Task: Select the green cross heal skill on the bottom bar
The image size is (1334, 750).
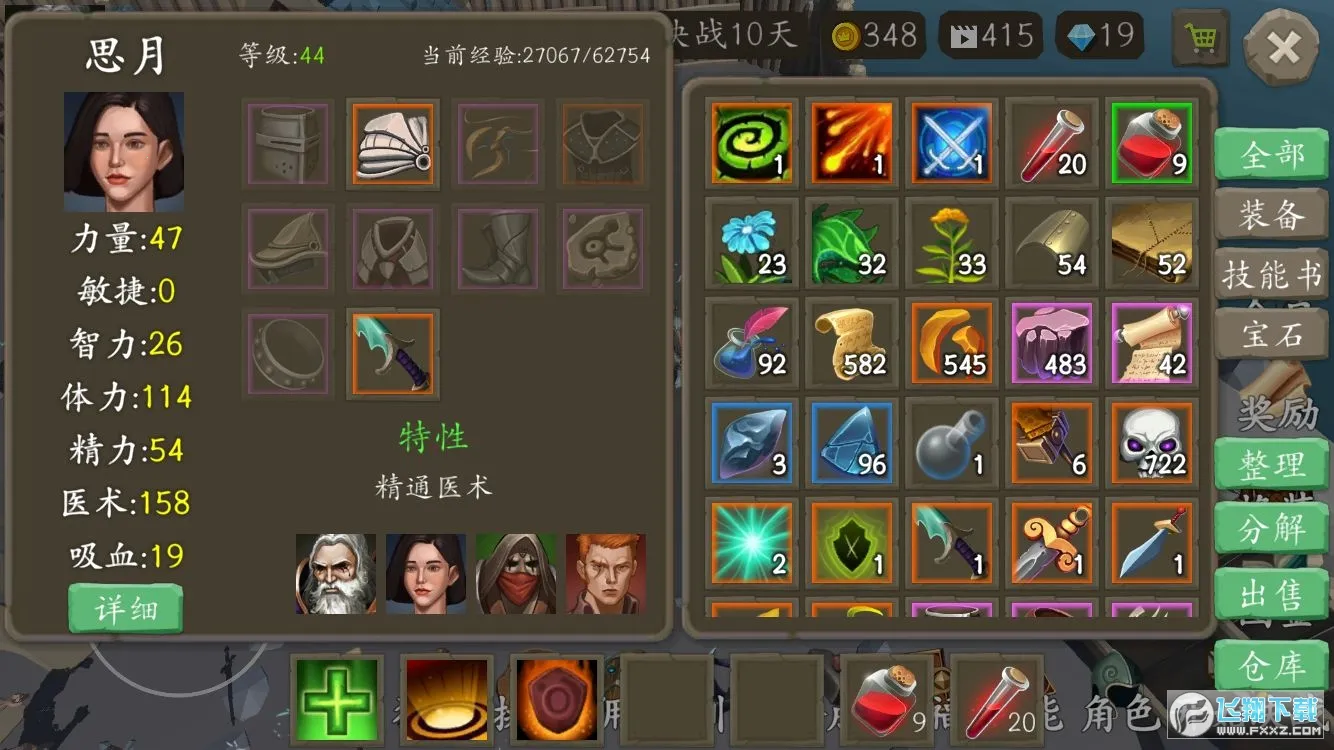Action: [336, 697]
